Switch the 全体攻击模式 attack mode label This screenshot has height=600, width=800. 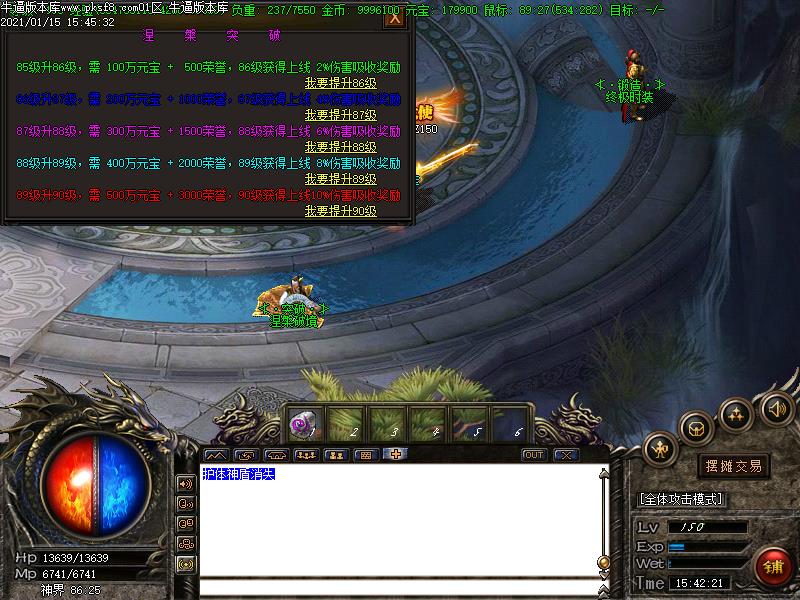click(x=681, y=499)
